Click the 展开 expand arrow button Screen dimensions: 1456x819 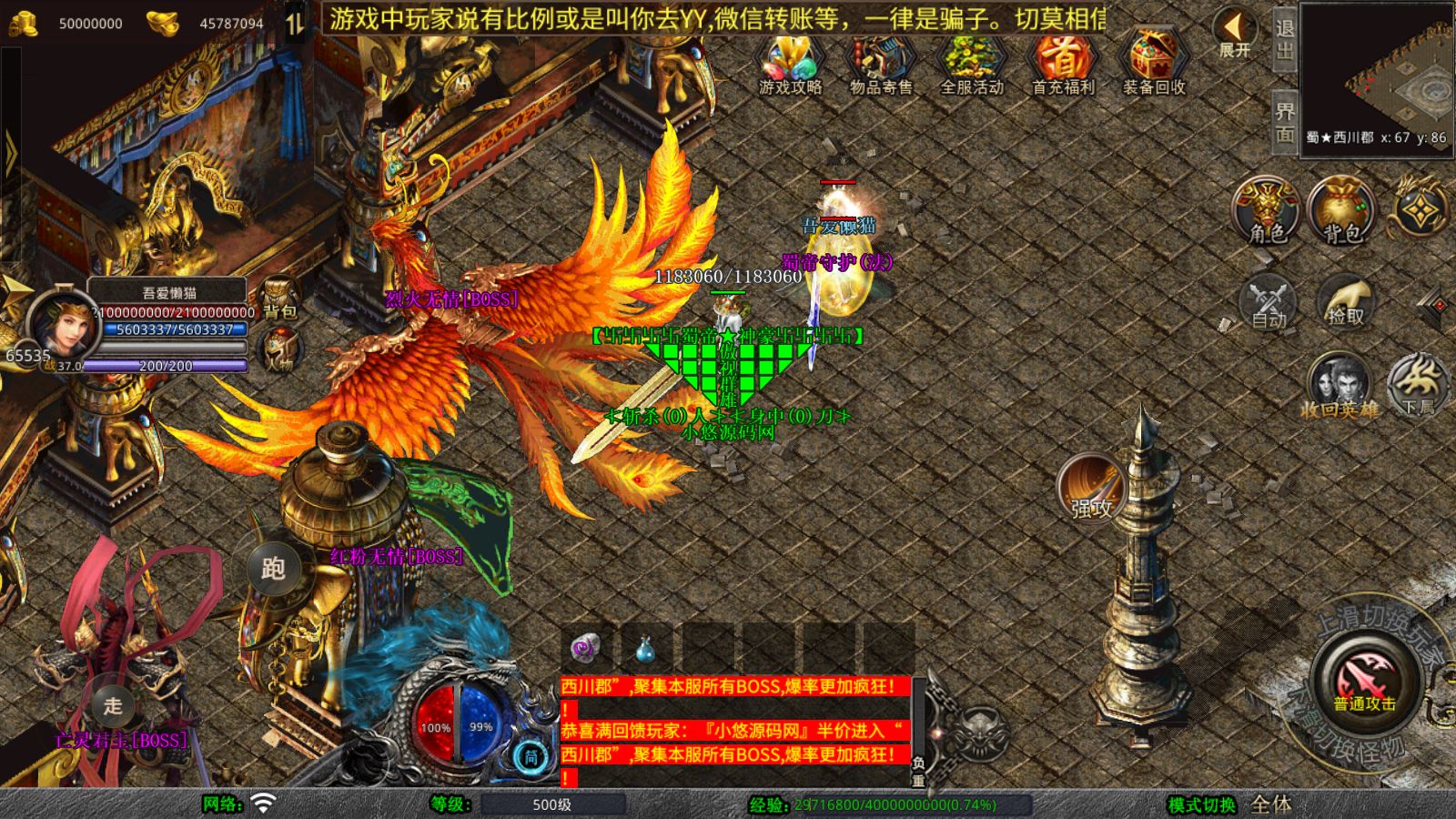[1235, 33]
